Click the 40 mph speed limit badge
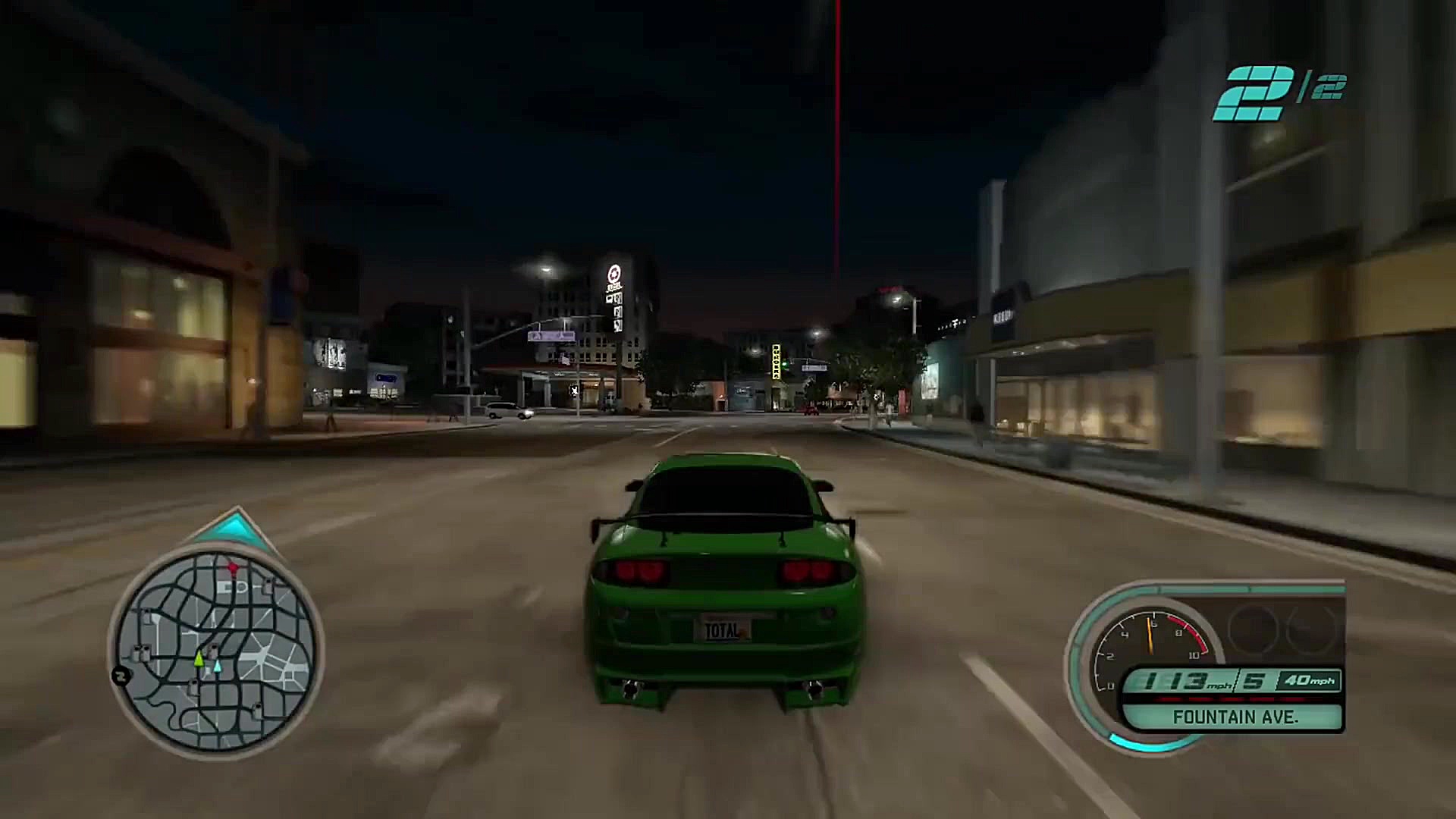1456x819 pixels. (x=1310, y=680)
